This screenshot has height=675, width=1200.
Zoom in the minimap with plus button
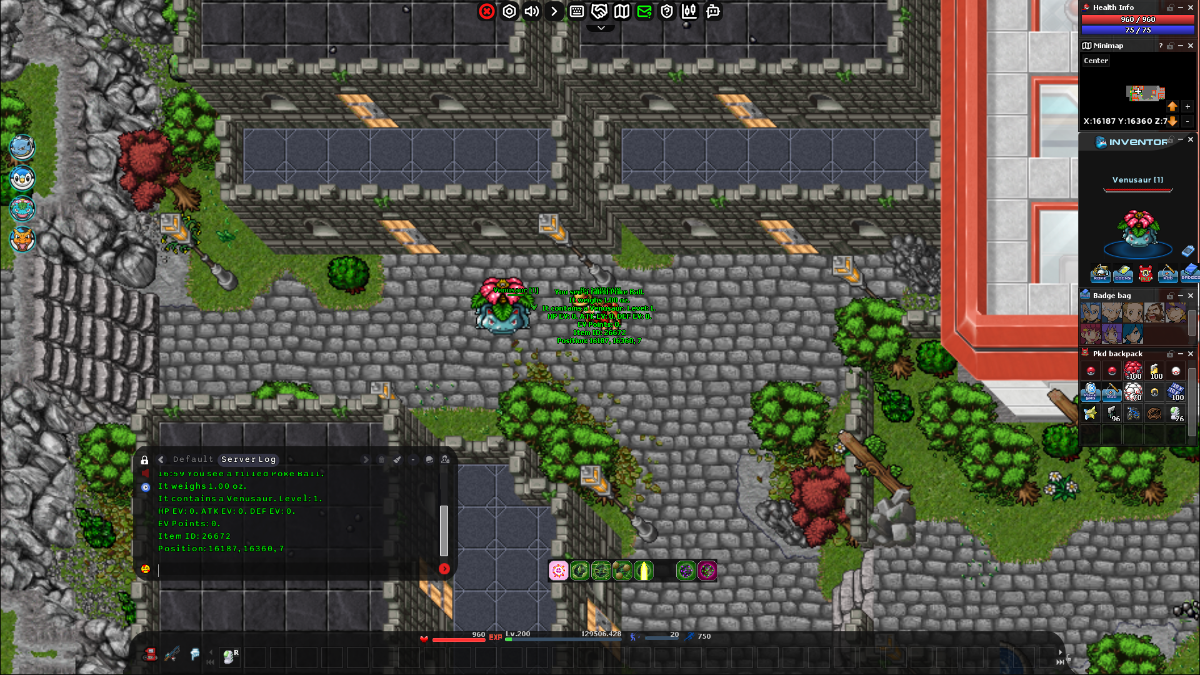pos(1187,107)
